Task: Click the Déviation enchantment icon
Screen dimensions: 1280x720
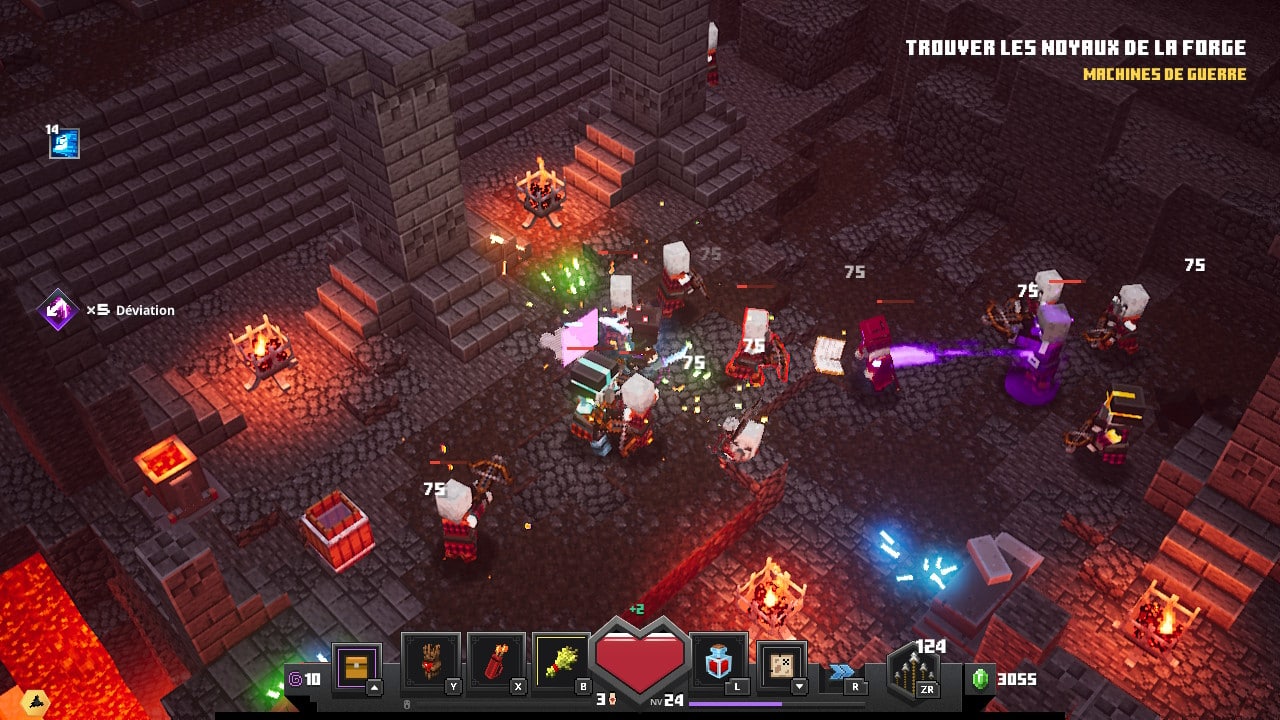Action: click(58, 310)
